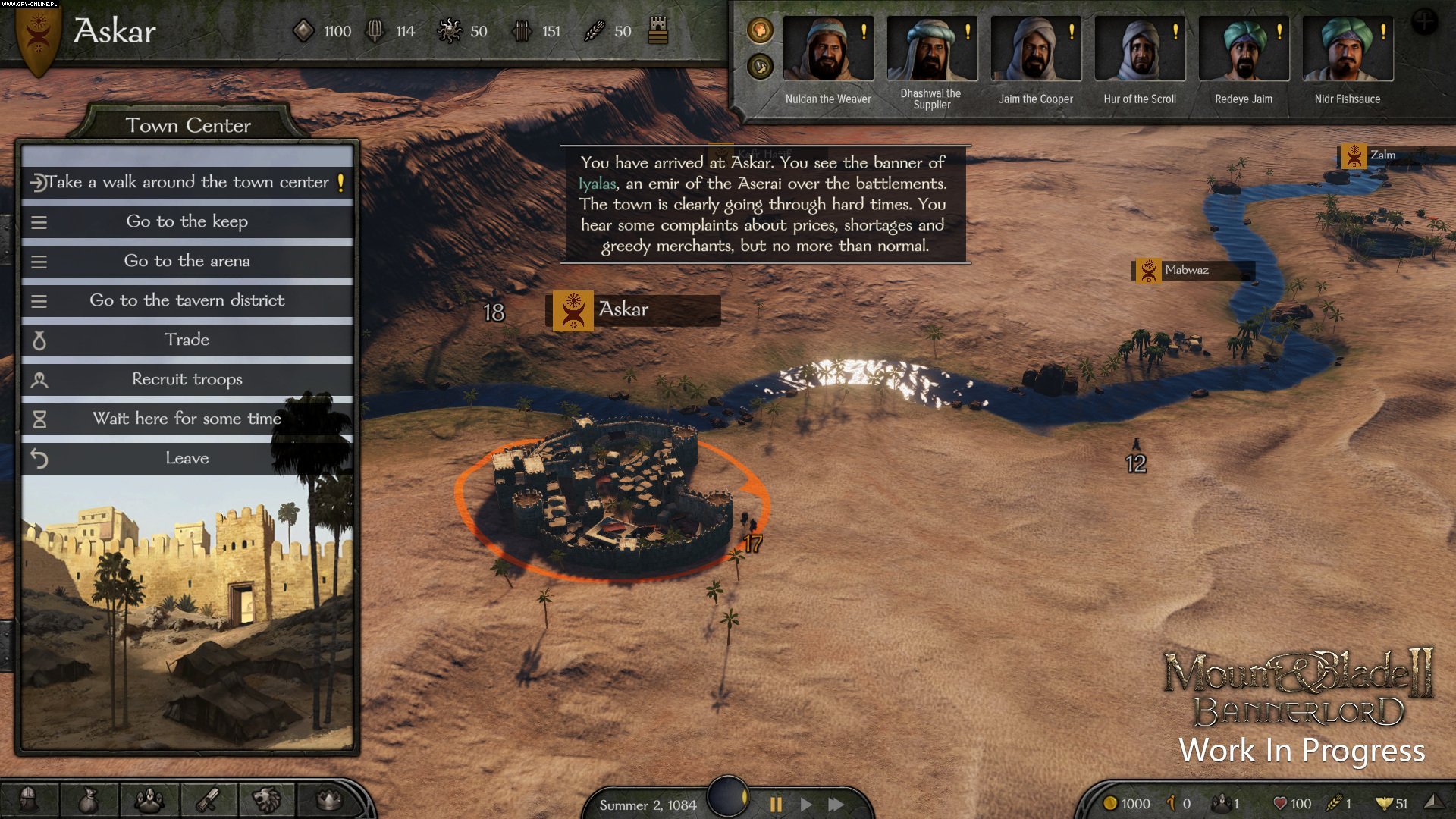The image size is (1456, 819).
Task: Open the party screen troops icon
Action: 149,799
